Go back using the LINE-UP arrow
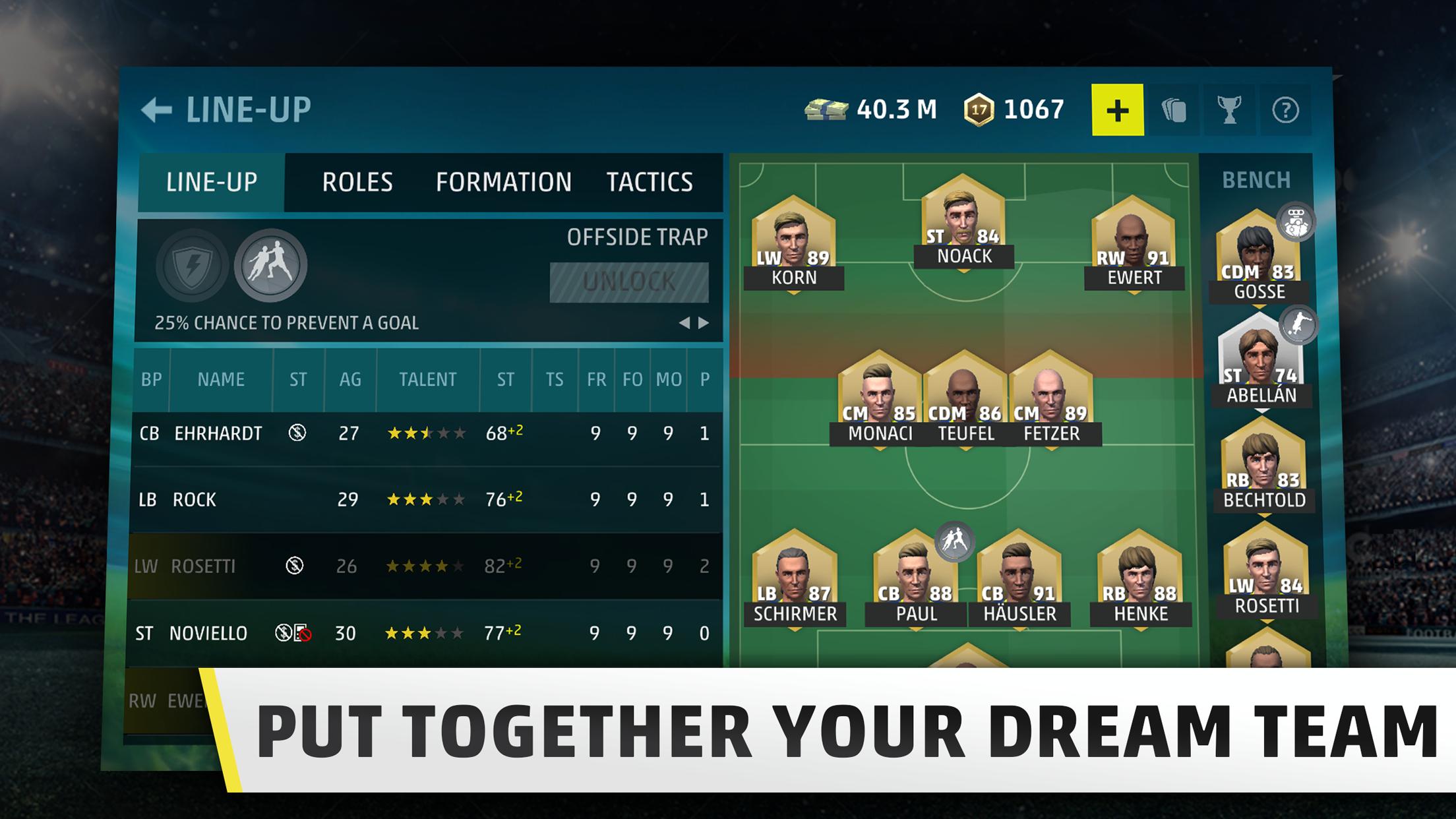 (x=157, y=110)
